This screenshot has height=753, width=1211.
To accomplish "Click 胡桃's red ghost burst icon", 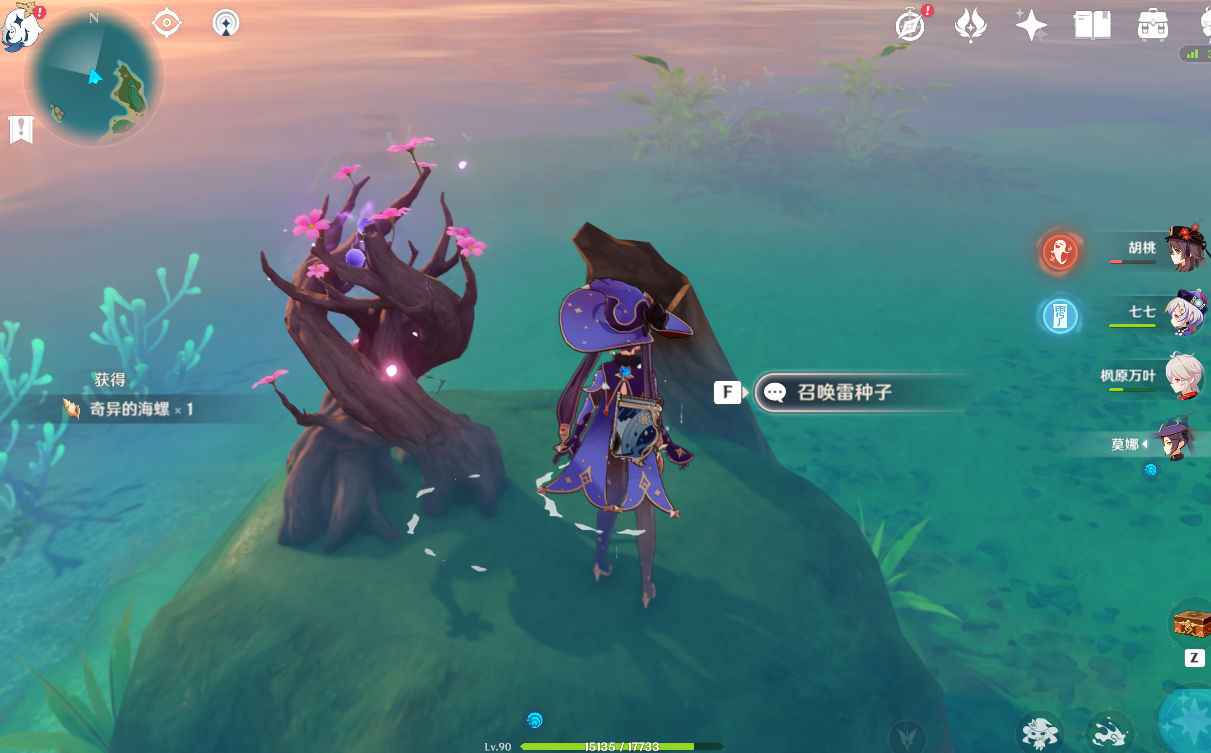I will [1060, 252].
